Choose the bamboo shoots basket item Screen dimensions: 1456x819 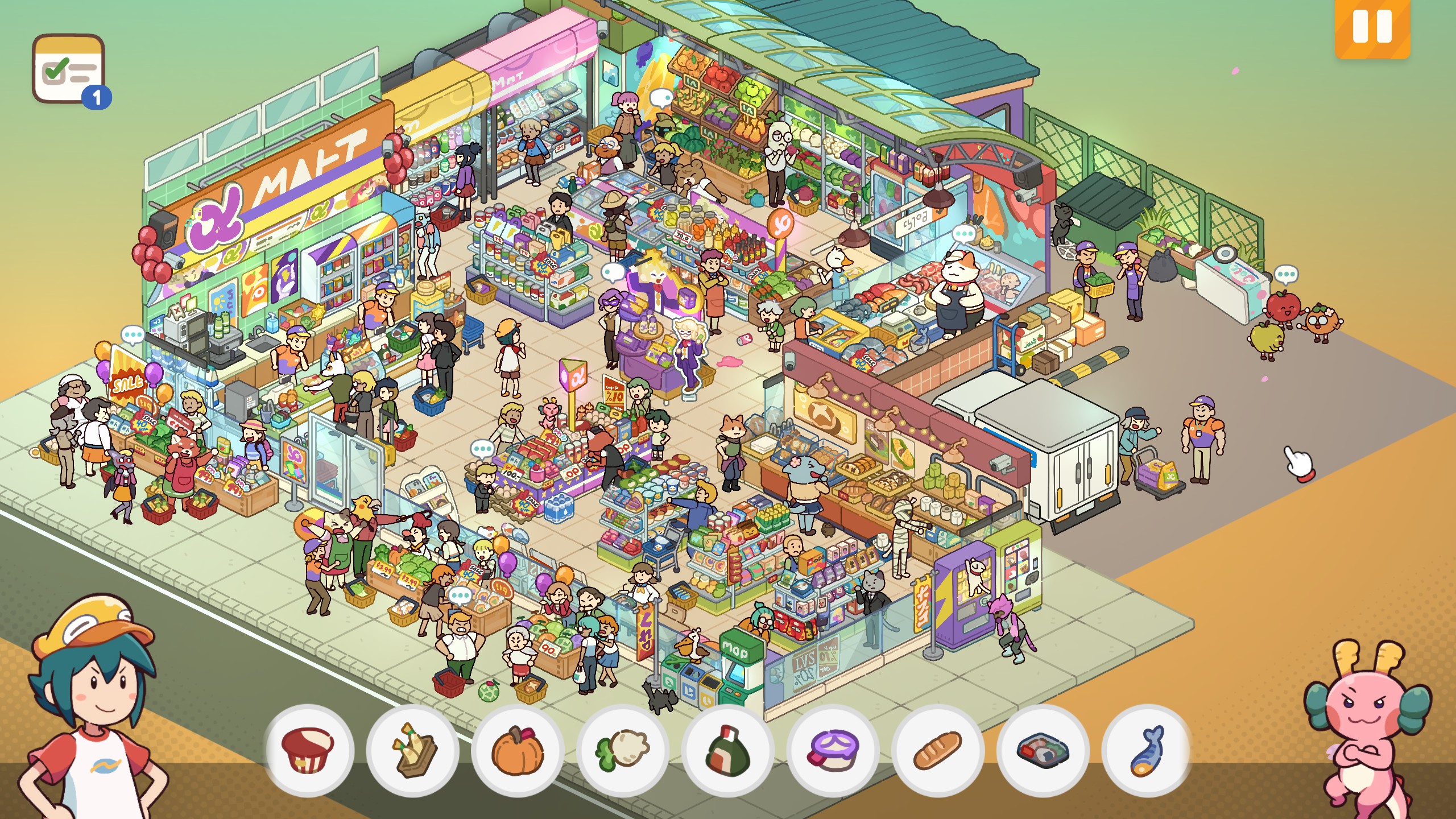(413, 750)
